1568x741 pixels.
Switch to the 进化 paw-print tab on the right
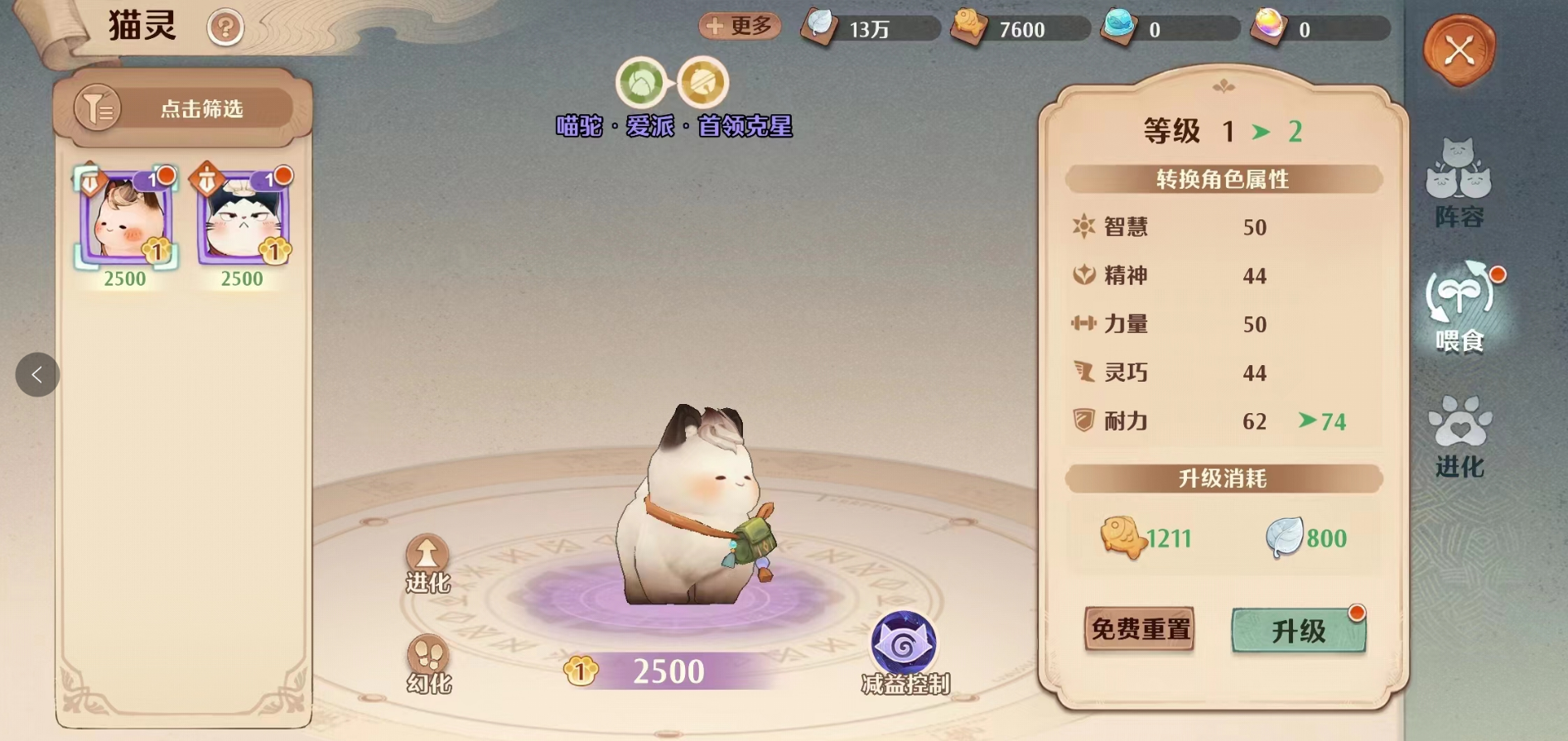[1459, 436]
